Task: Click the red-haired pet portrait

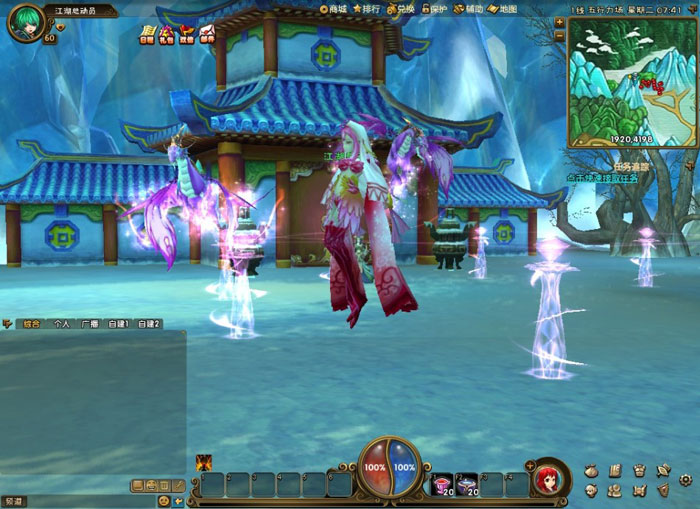Action: (x=547, y=480)
